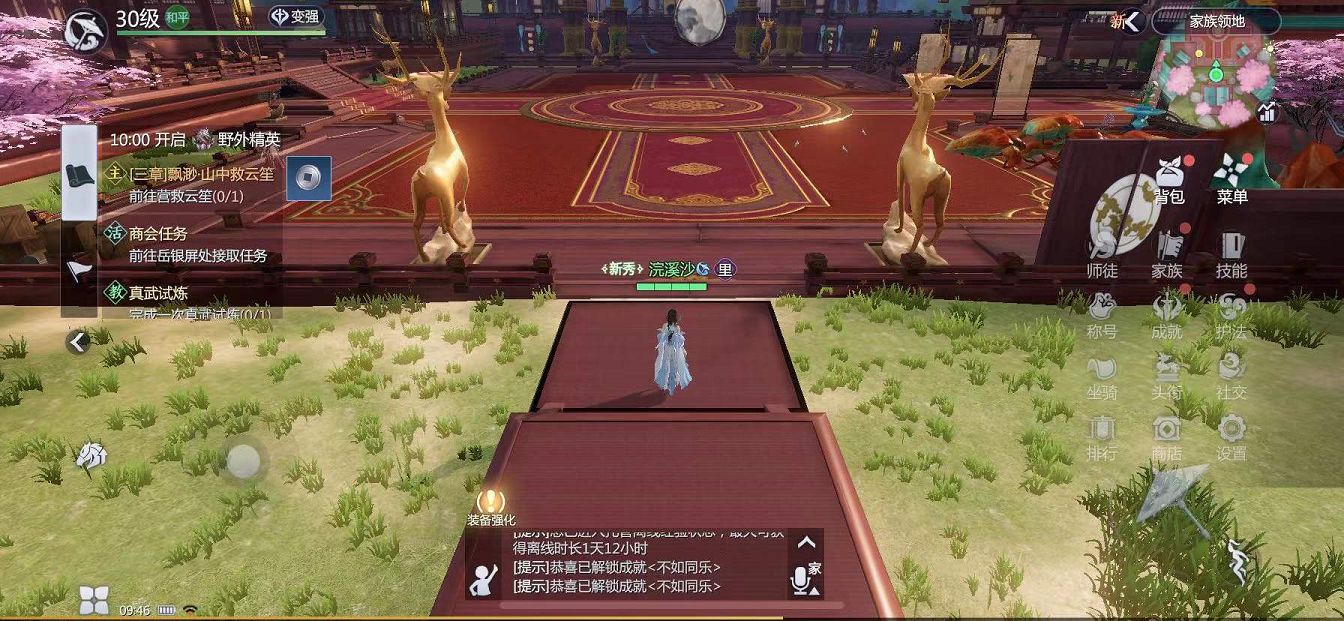Screen dimensions: 1344x621
Task: Open the 背包 backpack
Action: click(x=1168, y=179)
